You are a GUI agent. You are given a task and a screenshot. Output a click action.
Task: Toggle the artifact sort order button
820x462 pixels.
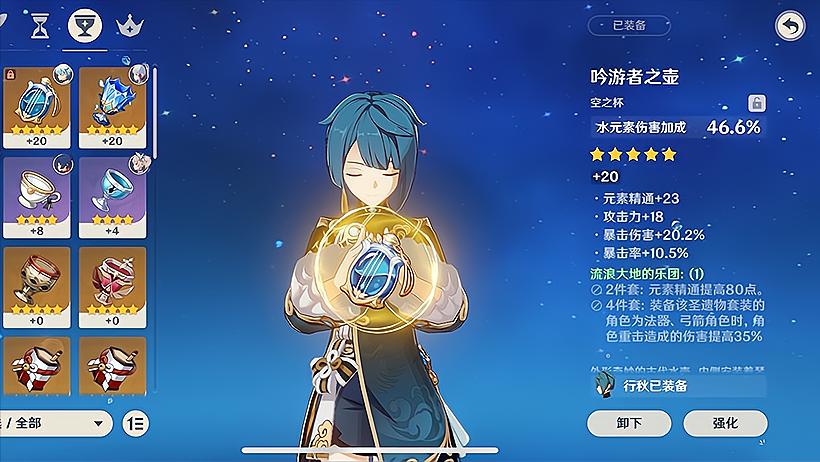click(136, 423)
